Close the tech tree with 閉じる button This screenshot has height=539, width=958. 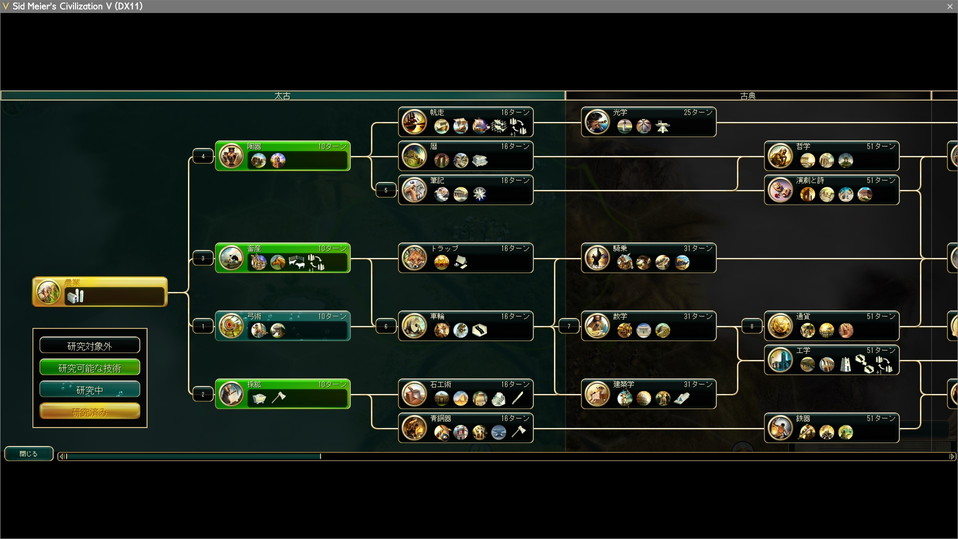(x=28, y=453)
